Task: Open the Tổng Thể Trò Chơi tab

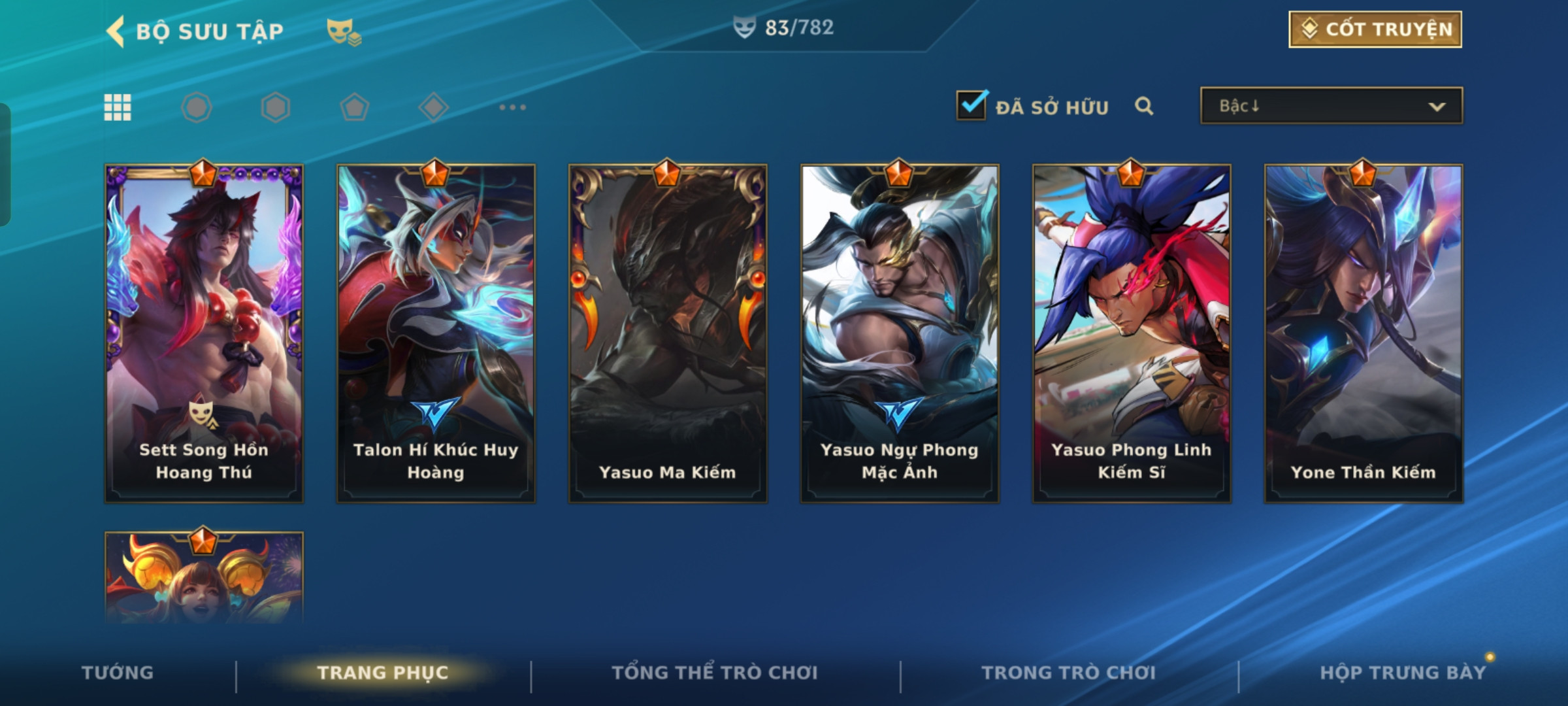Action: pyautogui.click(x=715, y=673)
